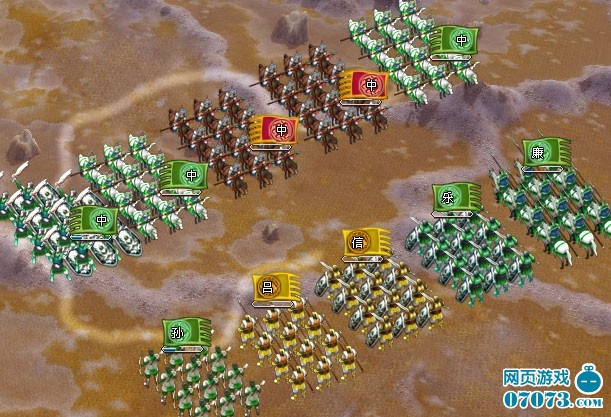Select the green 康 unit banner
This screenshot has width=611, height=417.
(546, 153)
